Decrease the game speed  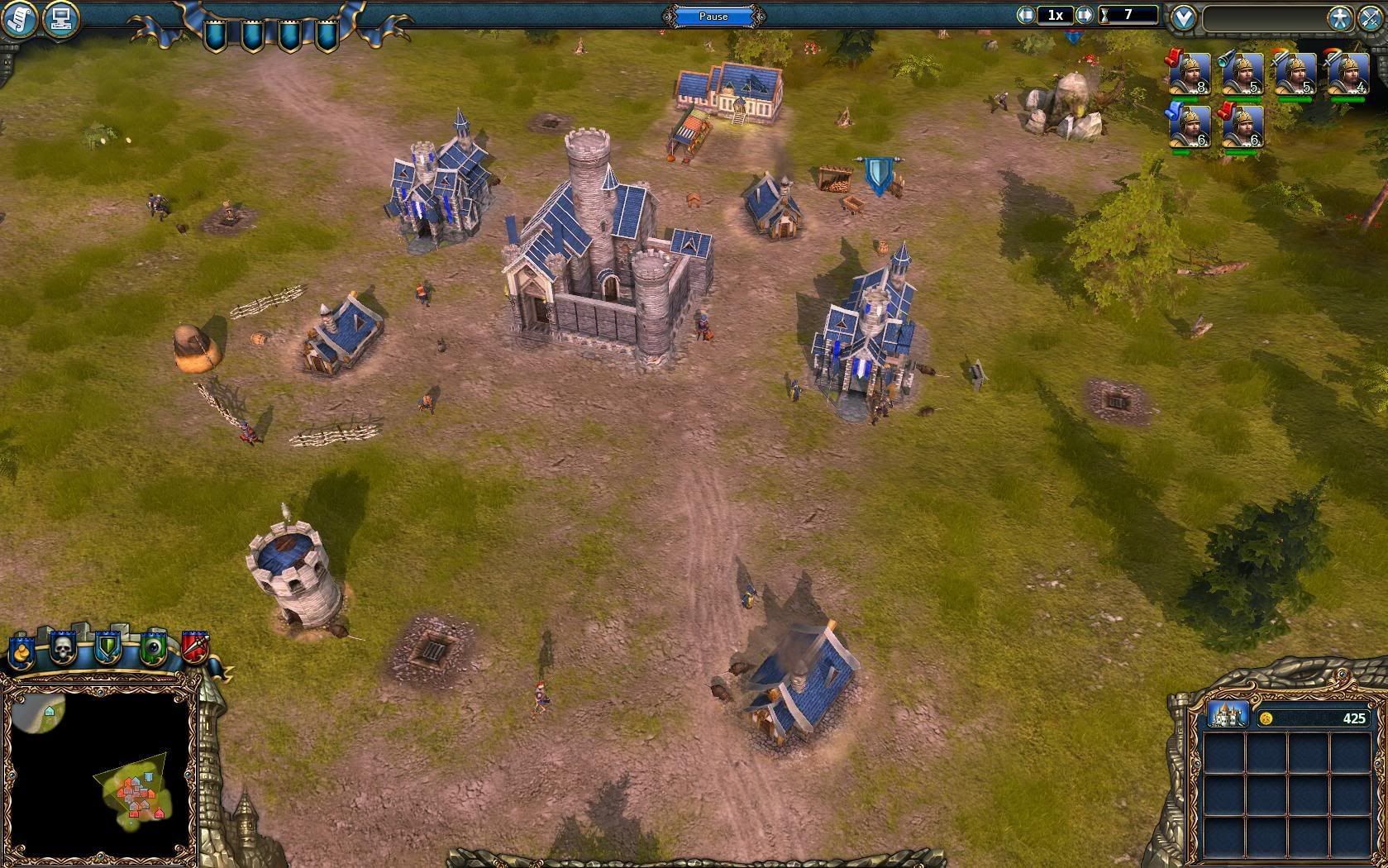tap(1026, 15)
